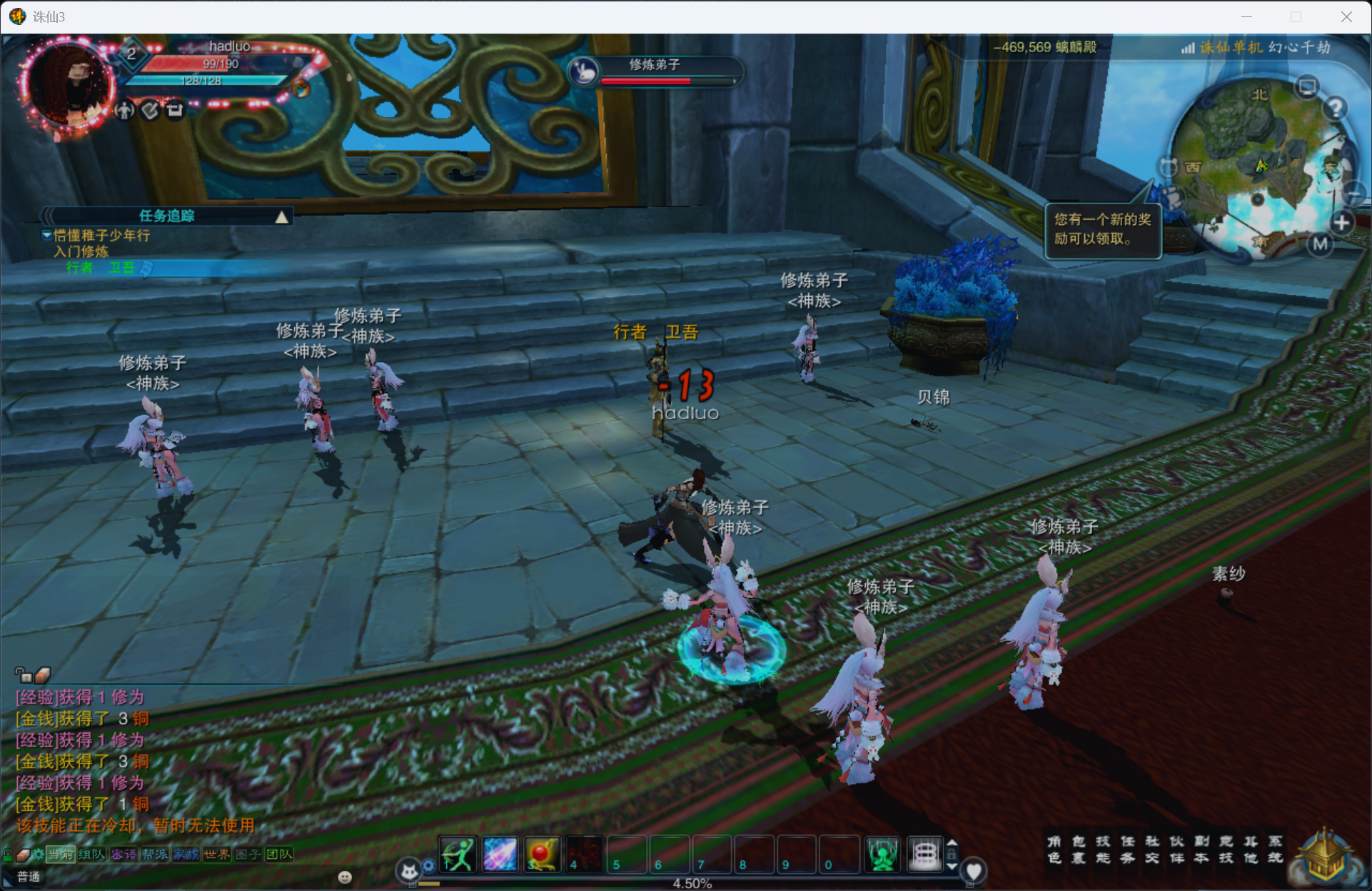Switch chat to the 世界 world channel

(216, 855)
